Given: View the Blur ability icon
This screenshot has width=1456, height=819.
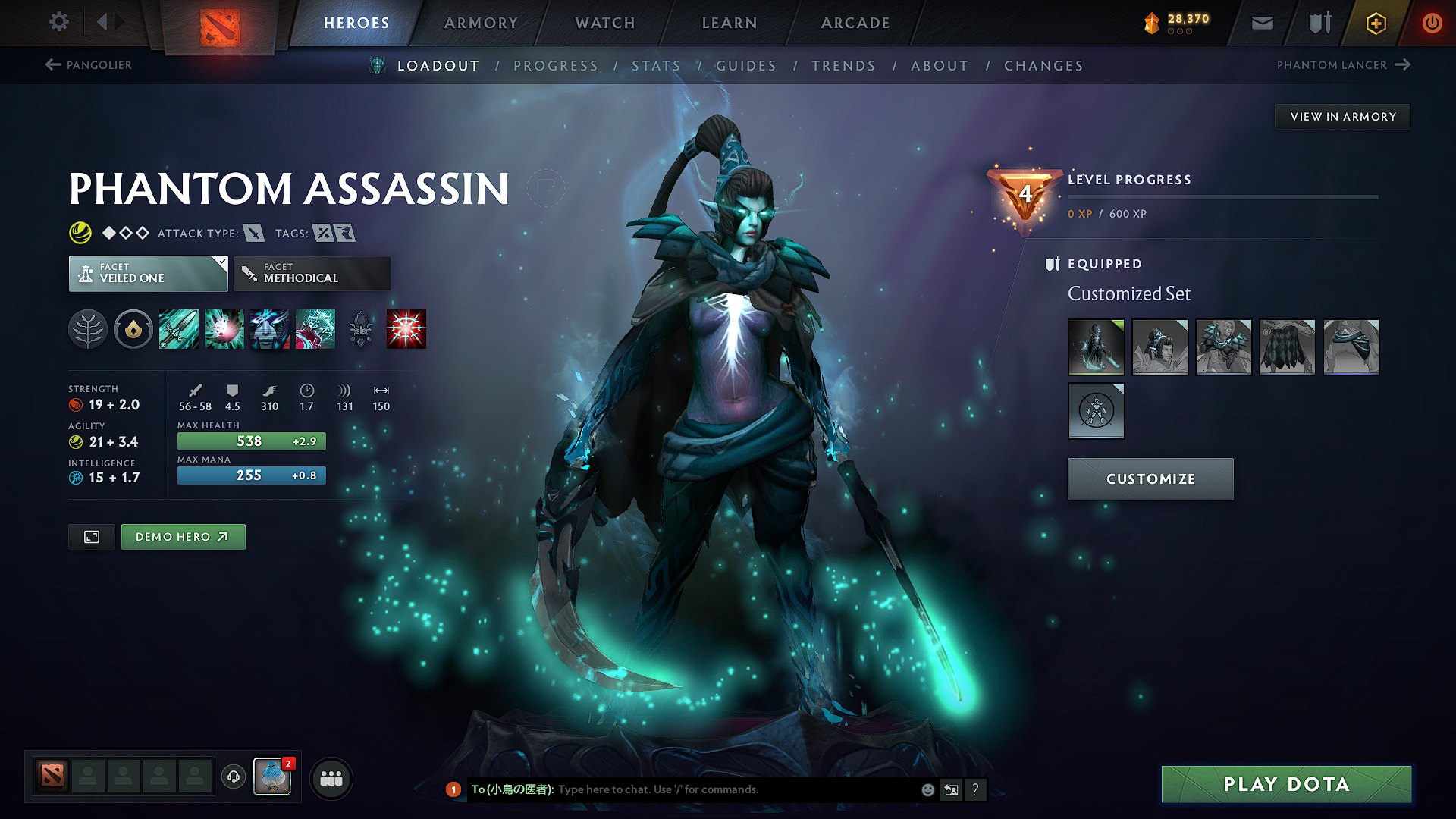Looking at the screenshot, I should (x=270, y=328).
